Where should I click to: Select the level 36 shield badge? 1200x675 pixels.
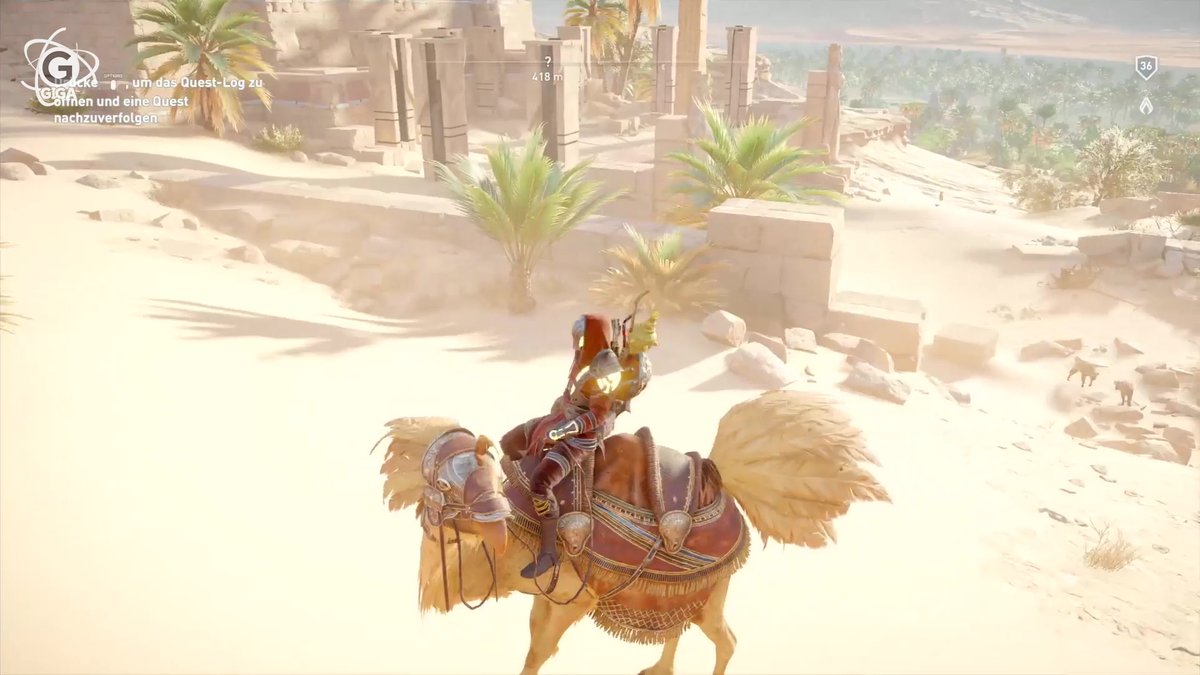point(1146,68)
